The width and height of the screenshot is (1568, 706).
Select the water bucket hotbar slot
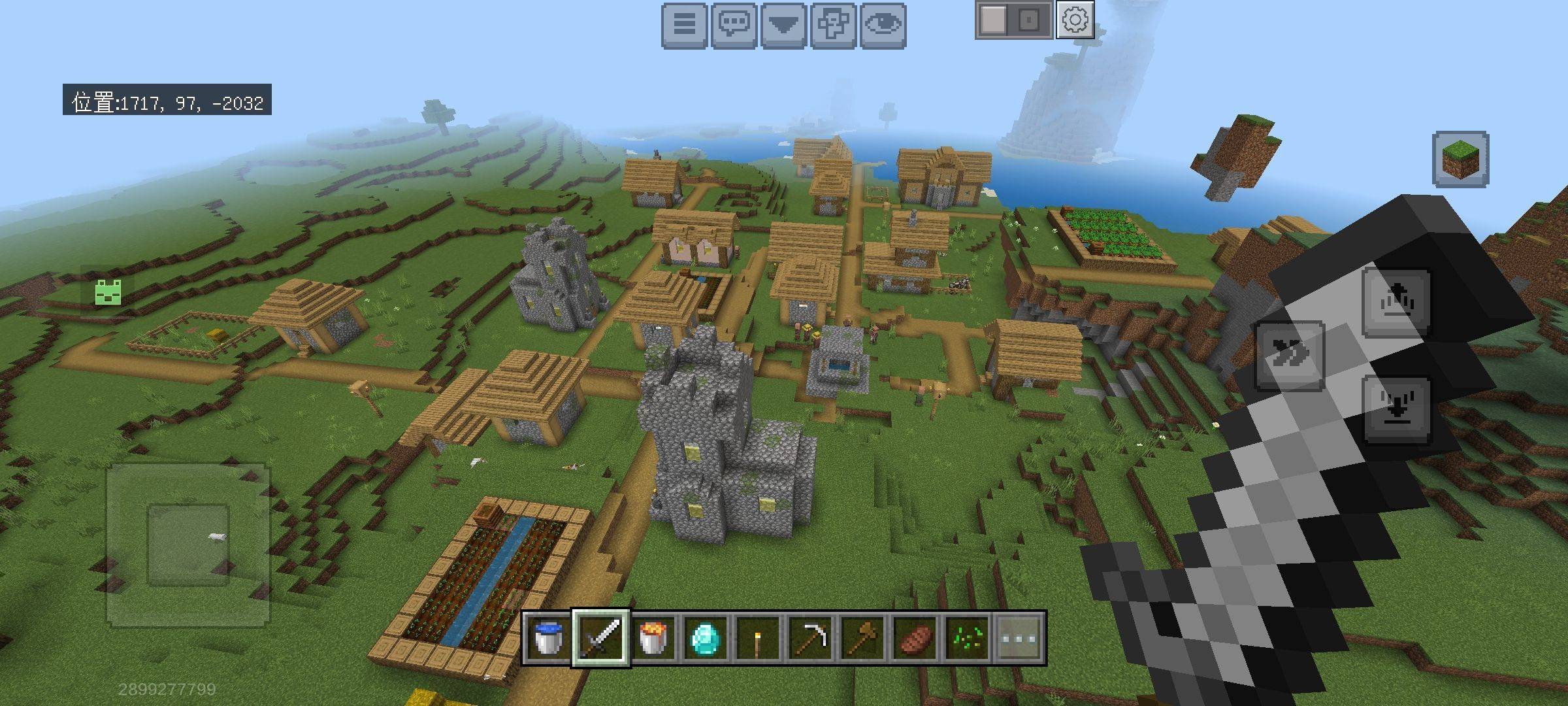548,637
